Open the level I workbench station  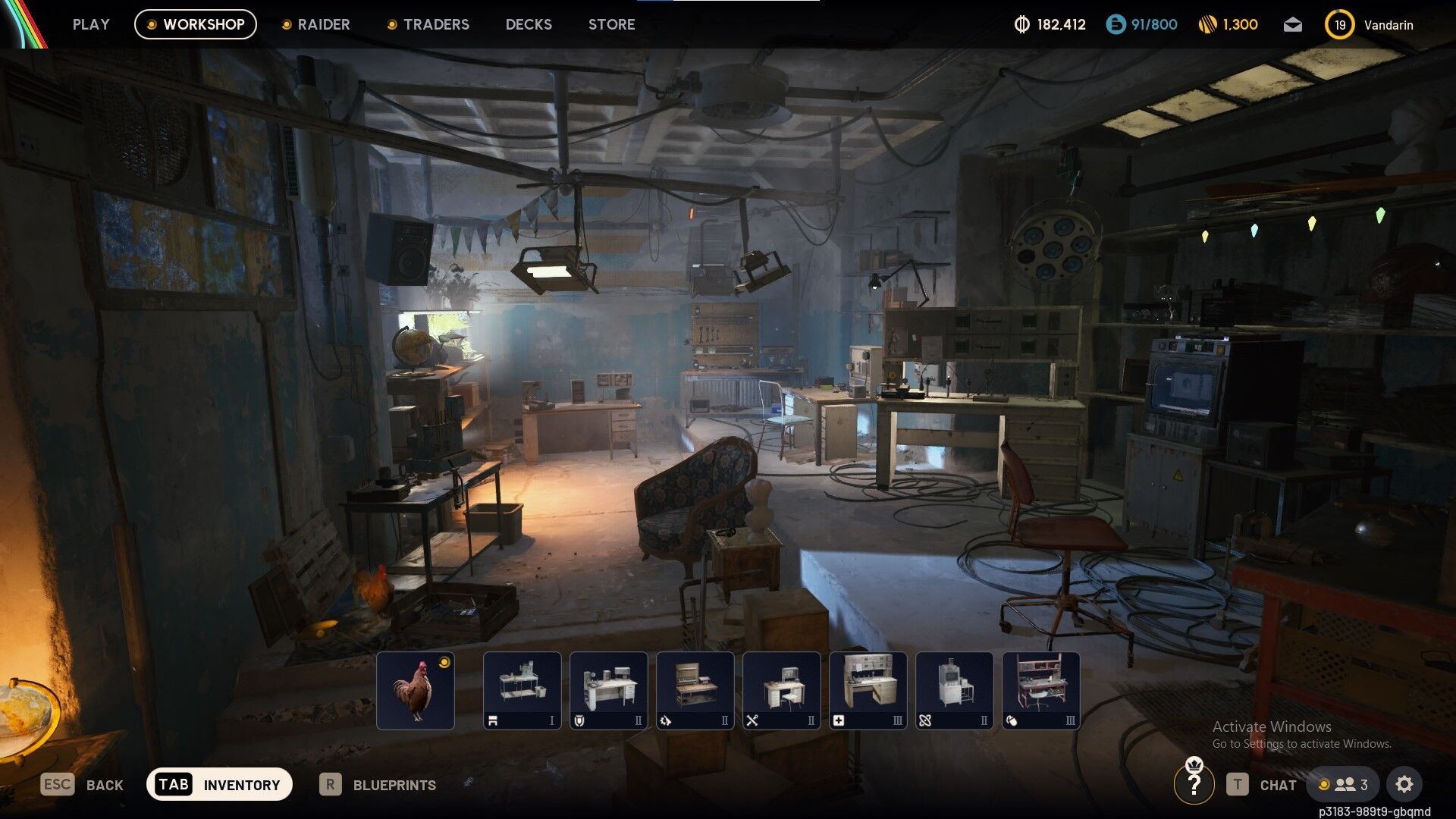tap(522, 690)
